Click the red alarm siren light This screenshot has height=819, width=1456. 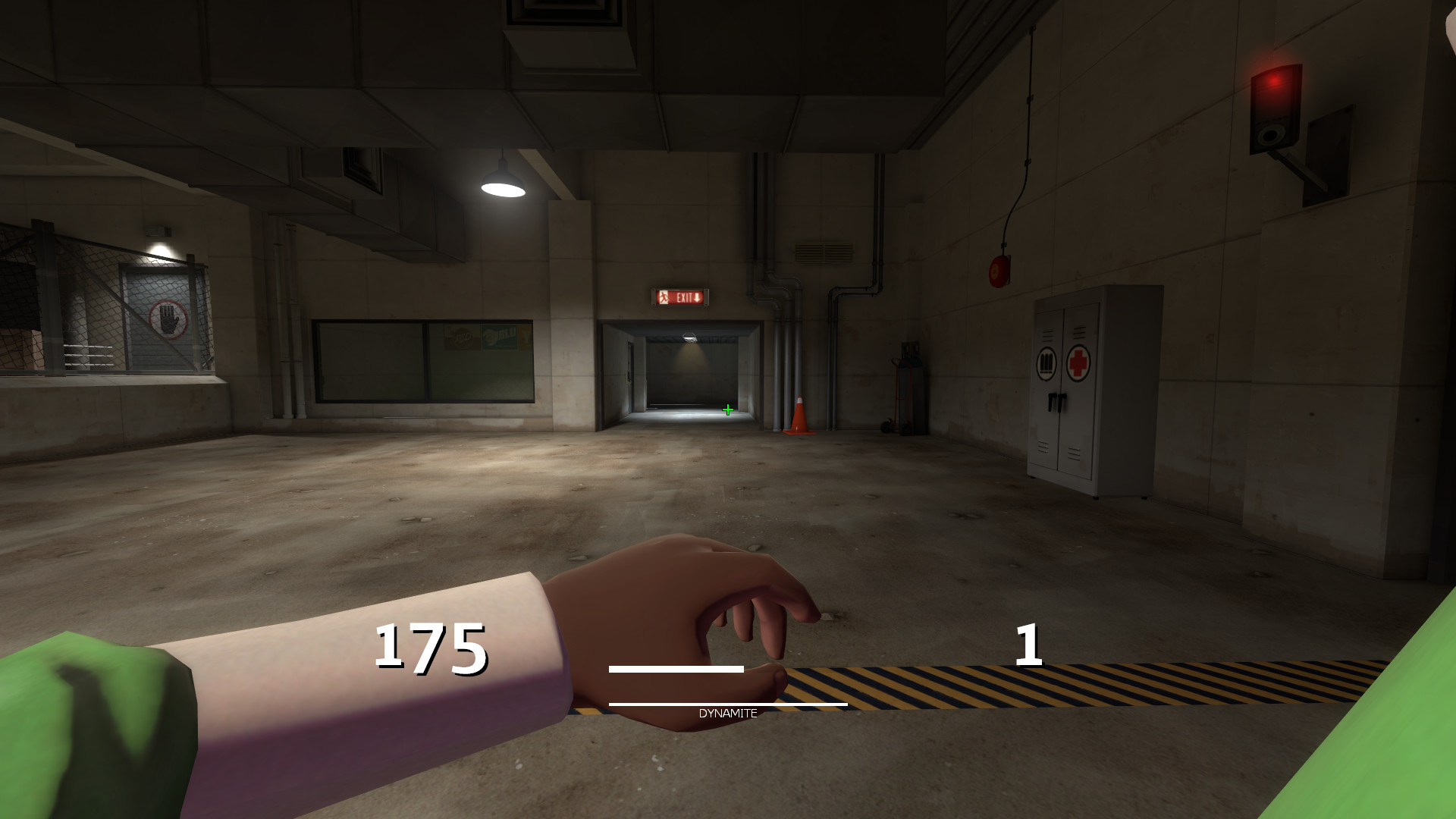coord(1276,81)
